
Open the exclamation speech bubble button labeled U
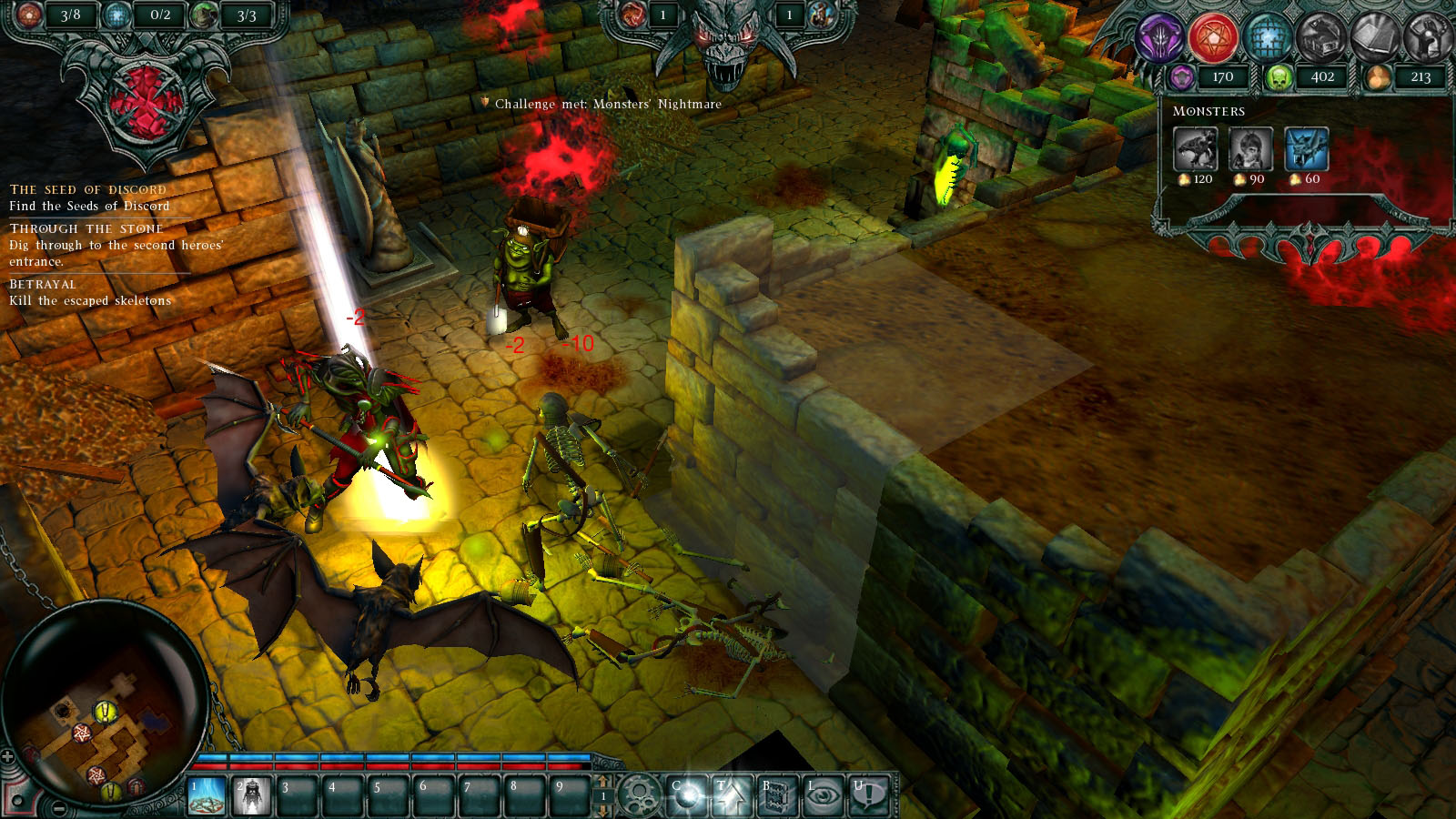pos(867,795)
